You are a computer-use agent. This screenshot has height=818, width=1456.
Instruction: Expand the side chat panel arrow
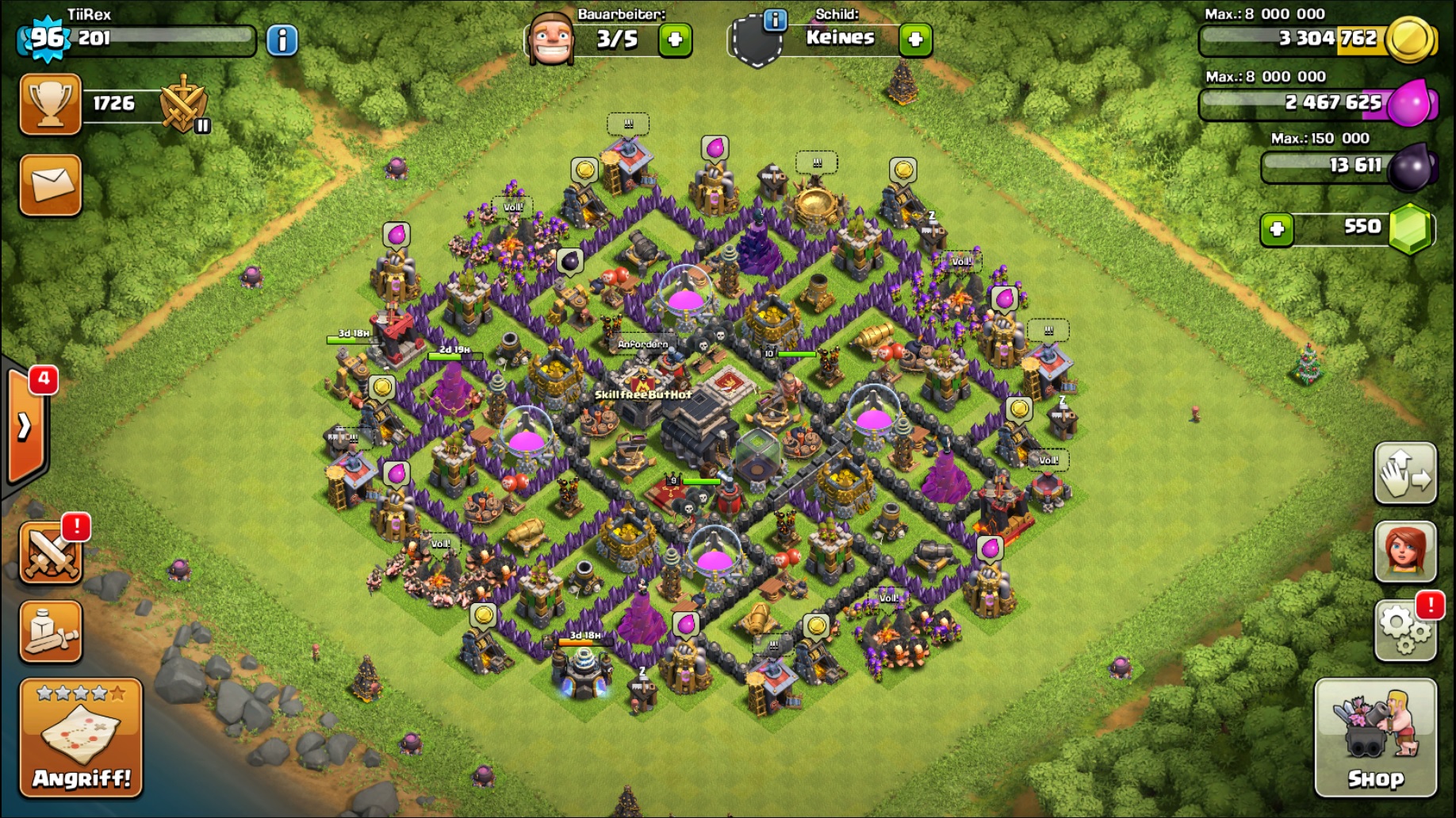[25, 426]
